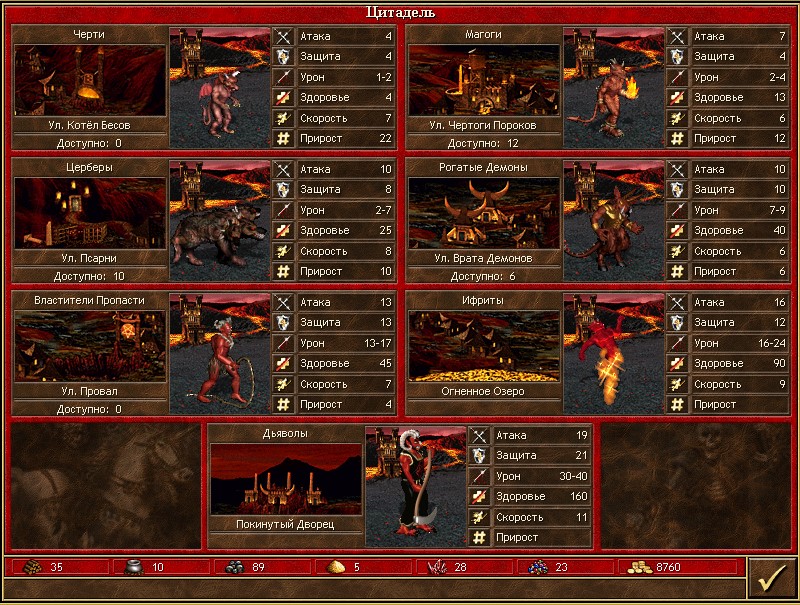Image resolution: width=800 pixels, height=605 pixels.
Task: Click the Ул. Врата Демонов dwelling picture
Action: 484,213
